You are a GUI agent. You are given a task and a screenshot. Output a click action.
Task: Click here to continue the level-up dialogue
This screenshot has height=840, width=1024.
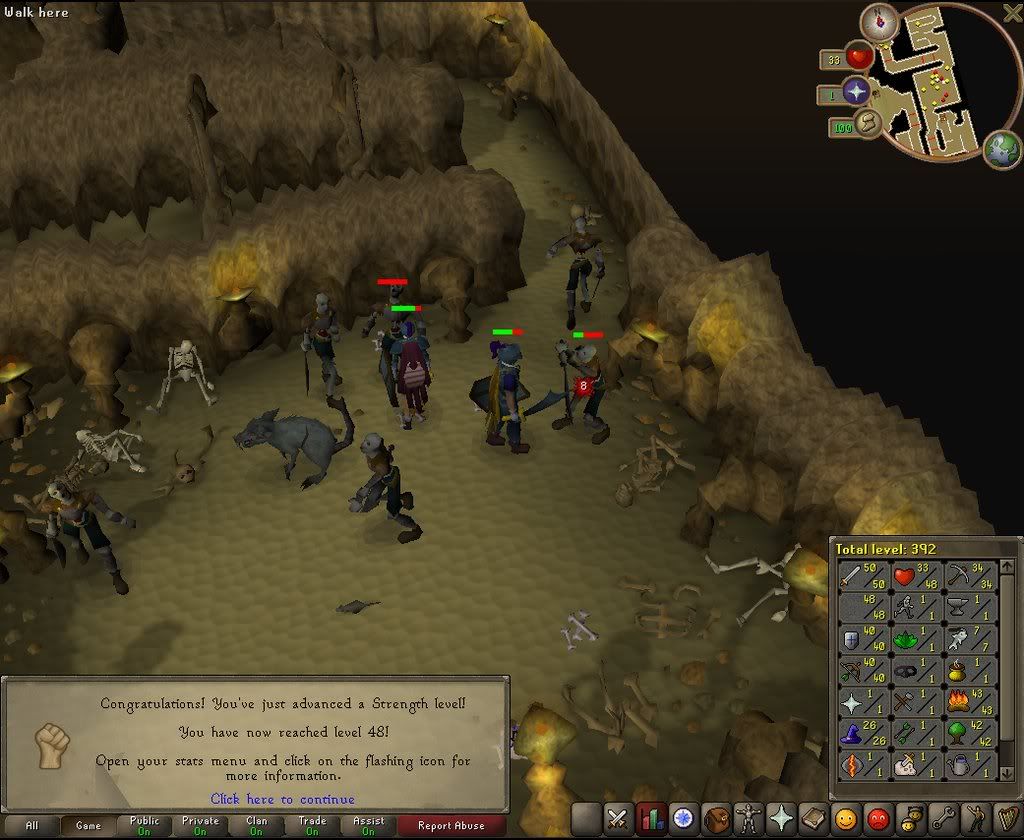click(x=282, y=799)
